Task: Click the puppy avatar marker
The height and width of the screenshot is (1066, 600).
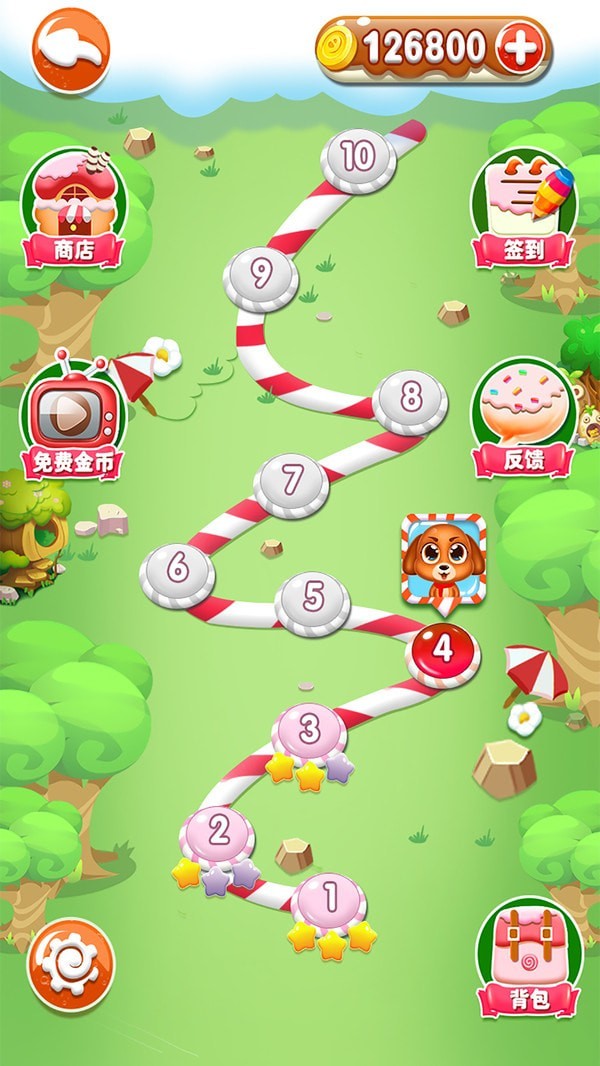Action: tap(438, 559)
